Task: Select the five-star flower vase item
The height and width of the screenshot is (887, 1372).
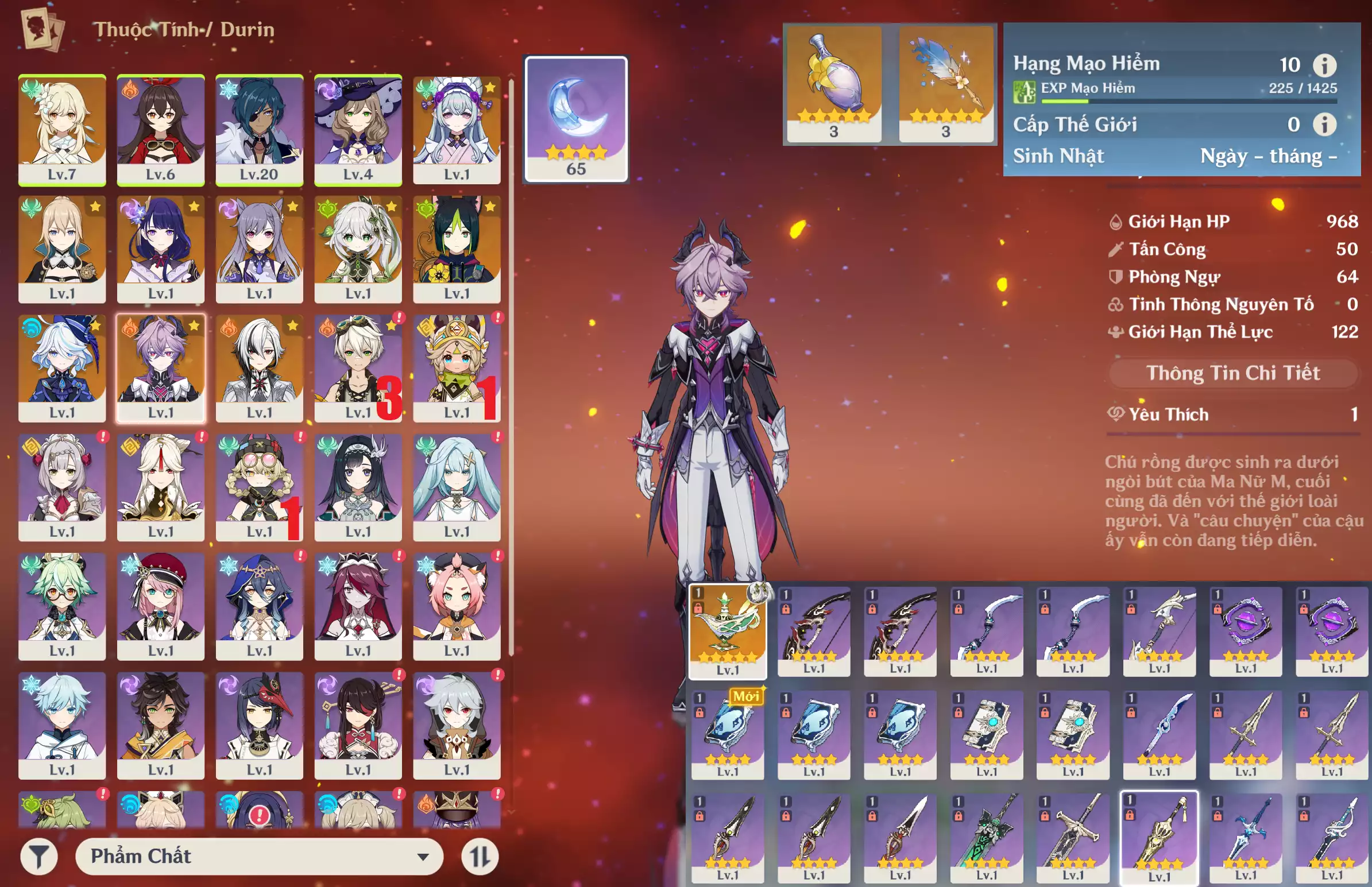Action: (833, 83)
